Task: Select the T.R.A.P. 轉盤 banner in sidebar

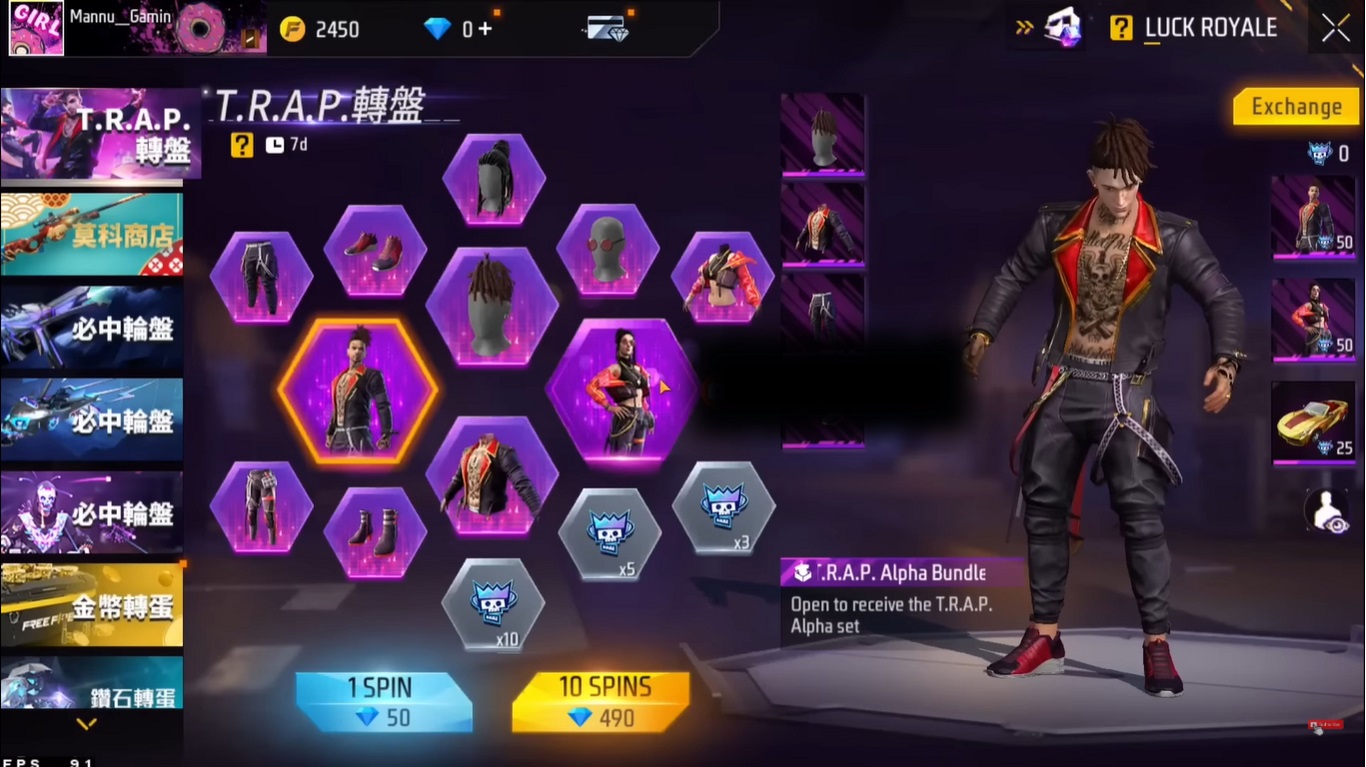Action: click(92, 133)
